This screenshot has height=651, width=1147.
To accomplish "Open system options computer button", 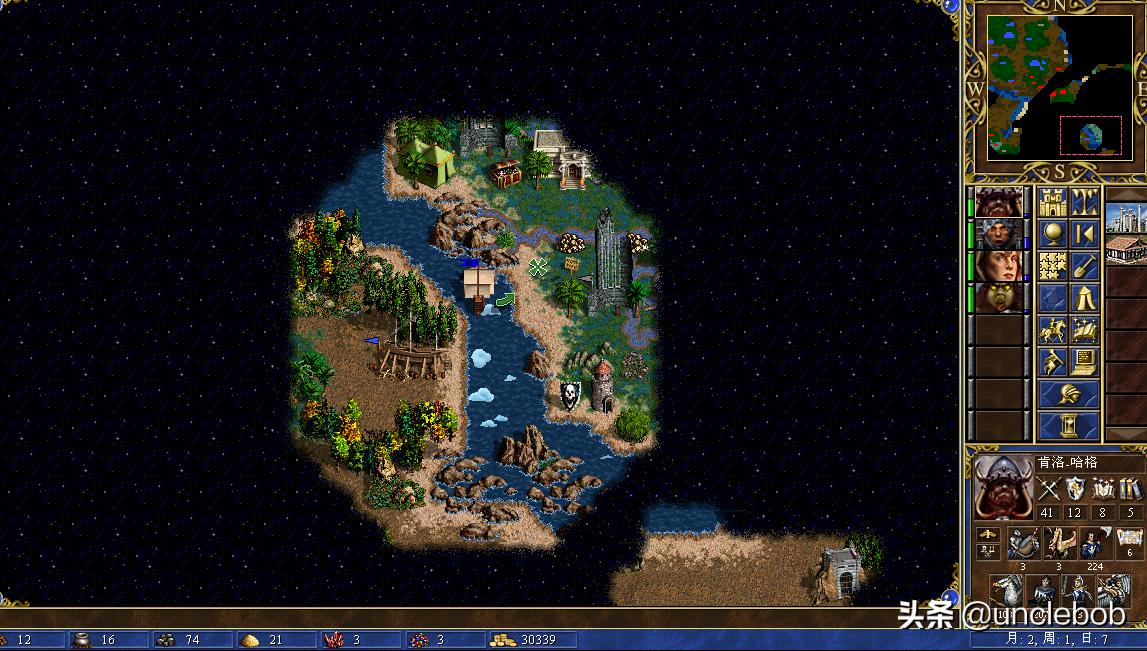I will 1085,361.
